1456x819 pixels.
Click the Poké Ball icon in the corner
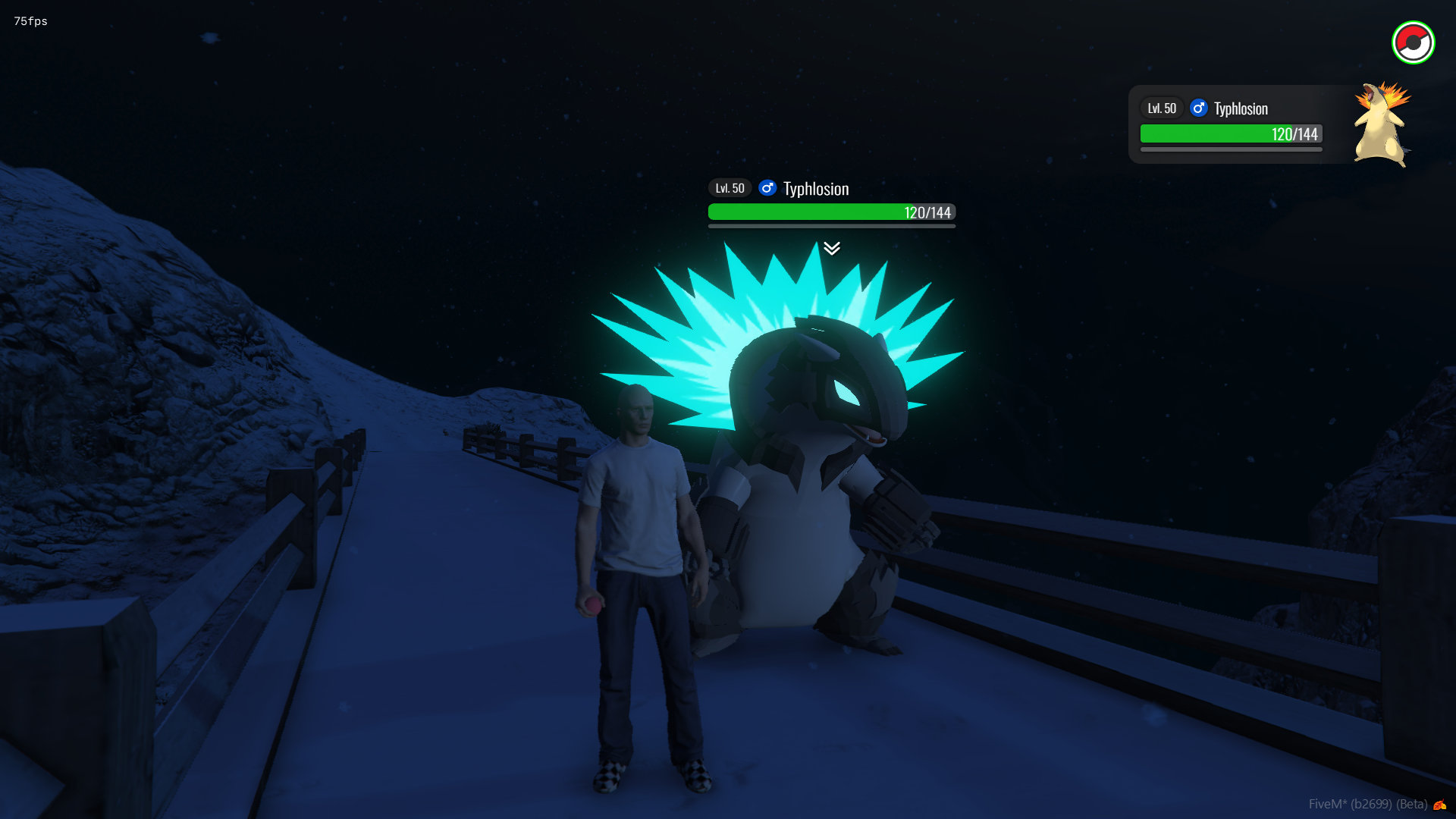pyautogui.click(x=1413, y=42)
